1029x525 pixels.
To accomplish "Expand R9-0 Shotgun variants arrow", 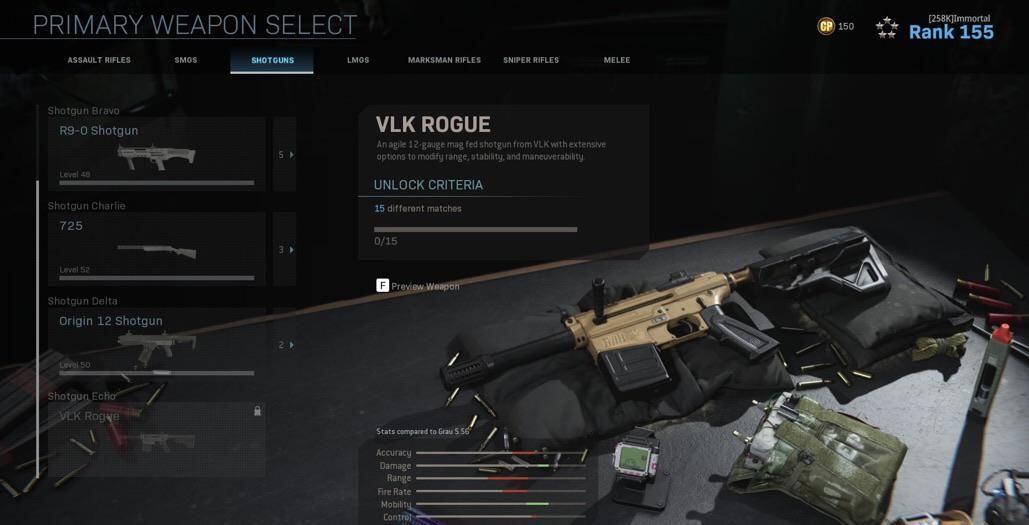I will click(x=285, y=154).
